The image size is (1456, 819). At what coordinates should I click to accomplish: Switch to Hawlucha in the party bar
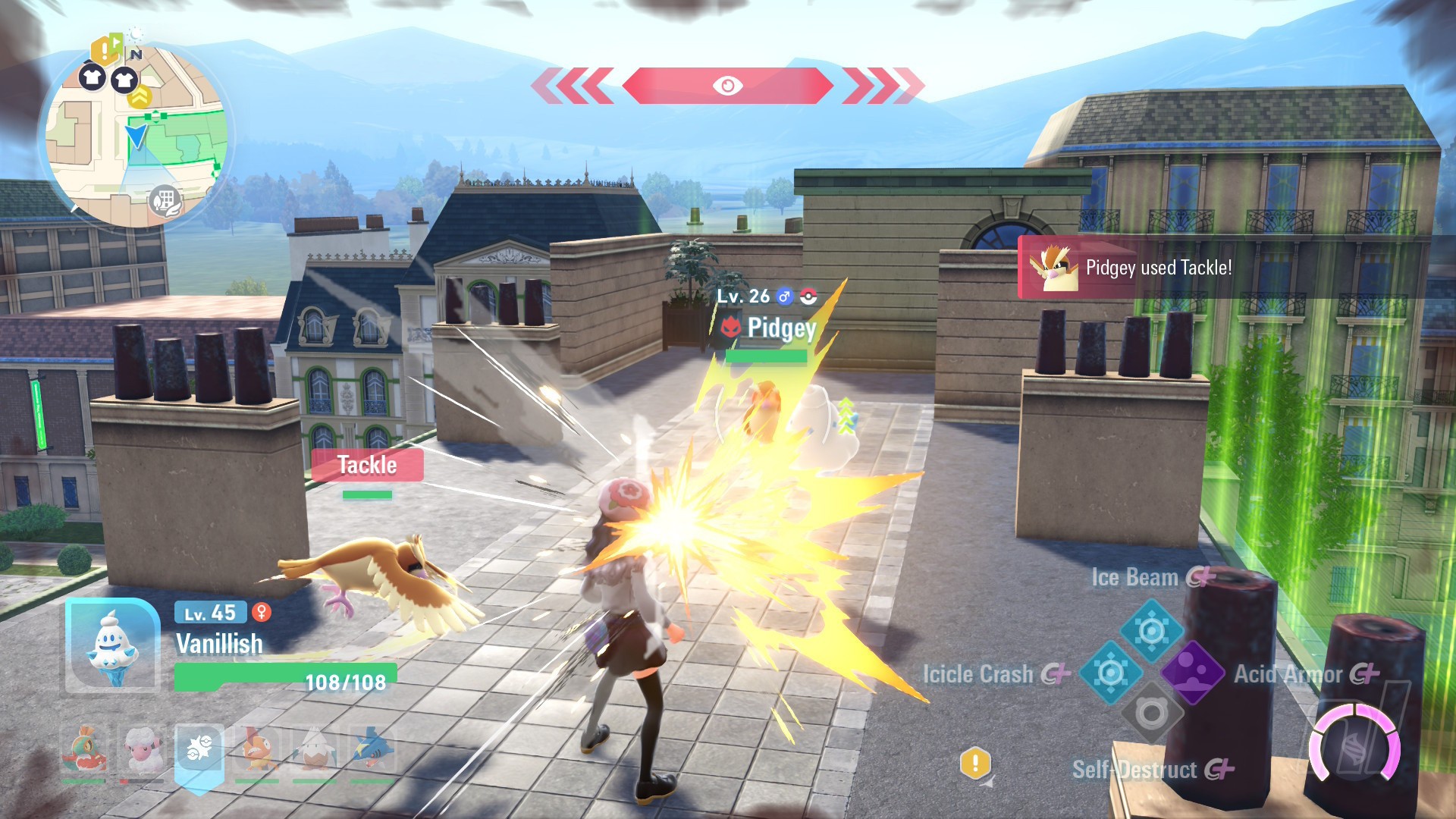point(83,749)
